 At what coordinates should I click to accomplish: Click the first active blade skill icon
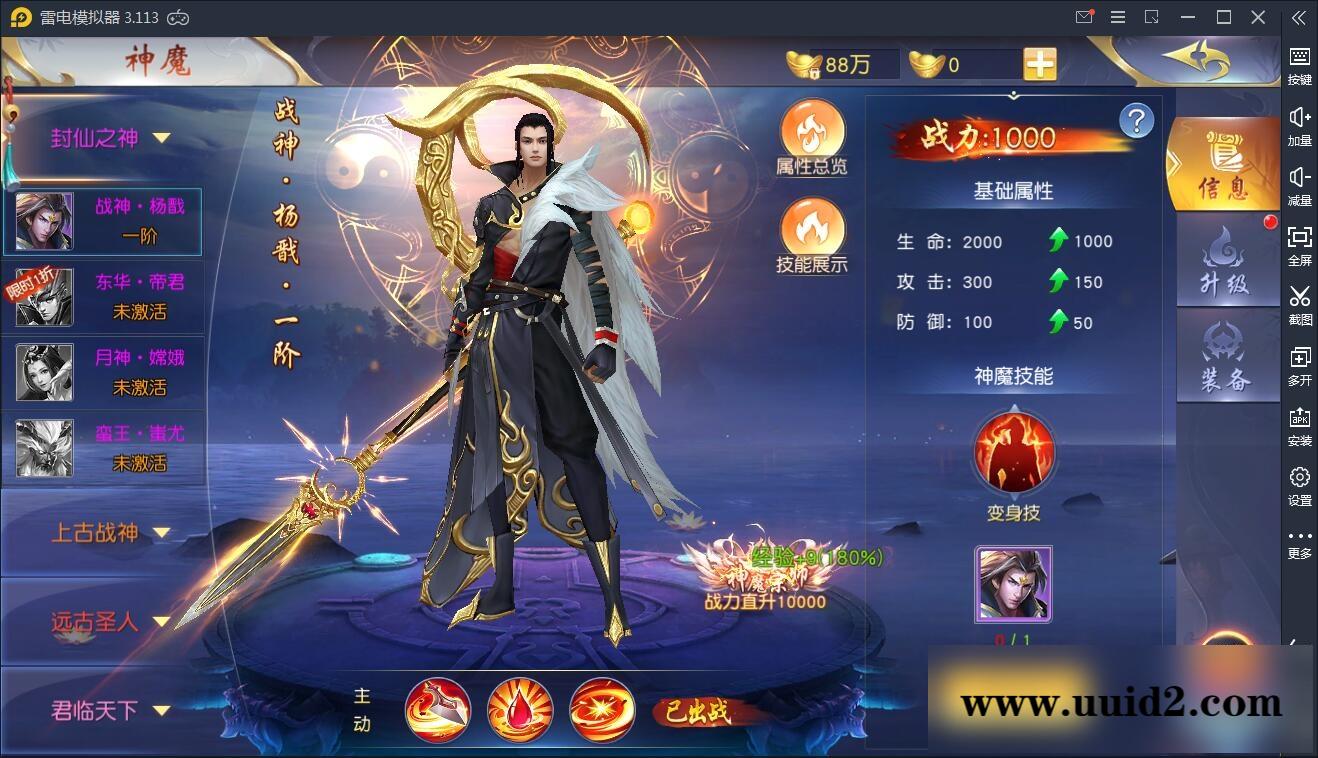click(x=438, y=709)
